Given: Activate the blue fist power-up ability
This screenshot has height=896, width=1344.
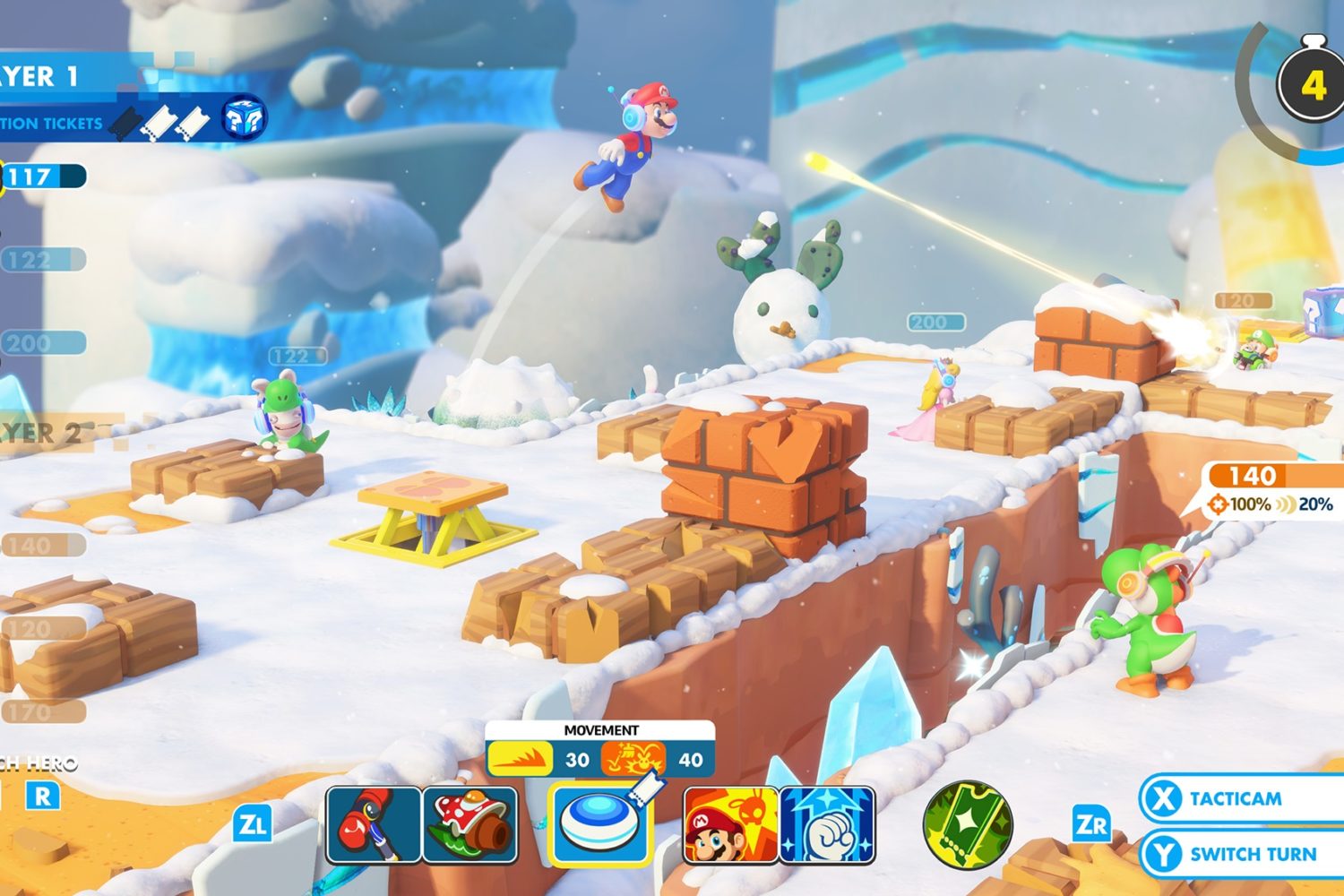Looking at the screenshot, I should 827,824.
